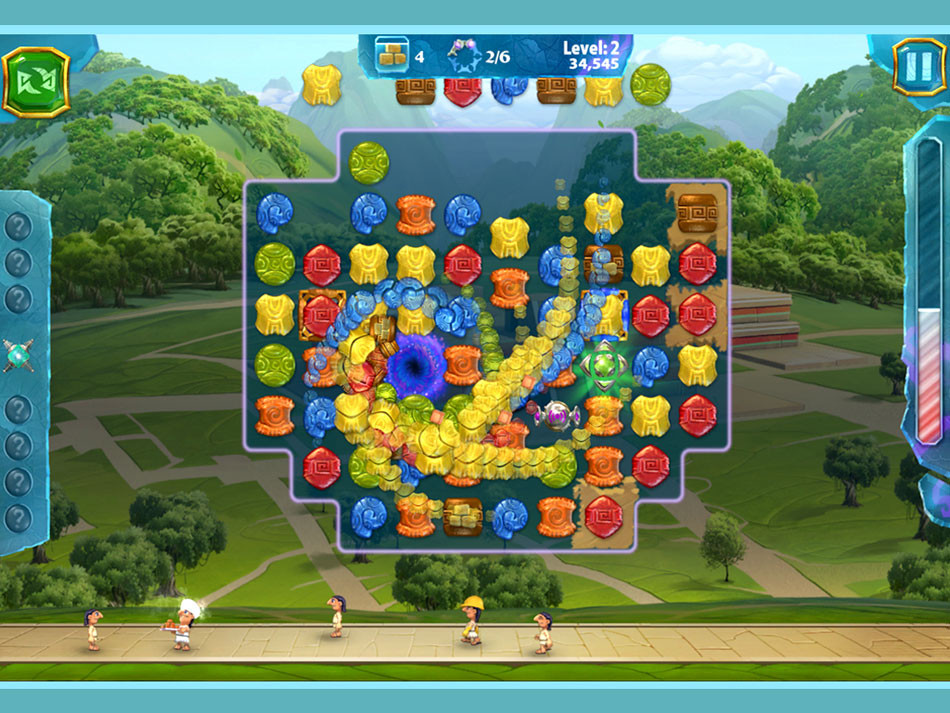Select the lone green tile atop the board
The image size is (950, 713).
pos(368,163)
